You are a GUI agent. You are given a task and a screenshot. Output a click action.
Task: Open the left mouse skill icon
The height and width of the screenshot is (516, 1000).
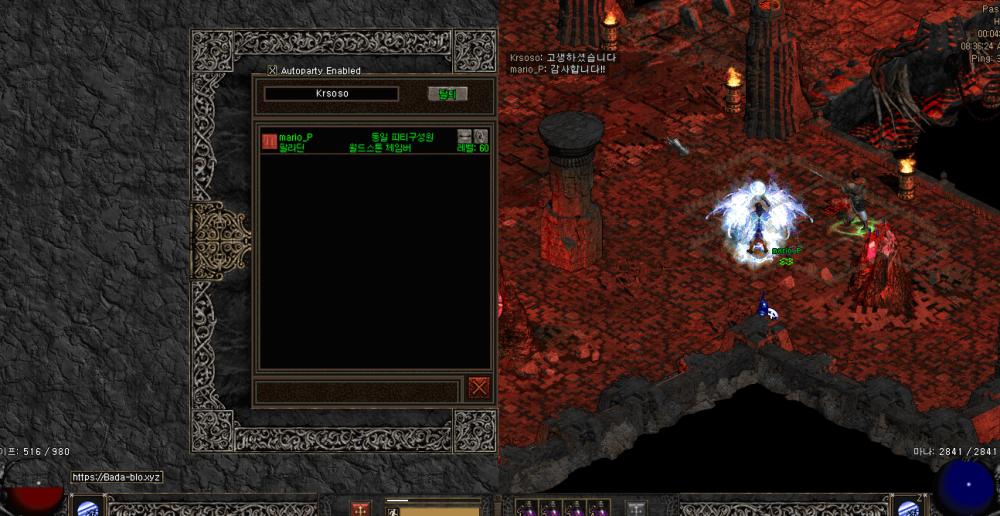coord(89,508)
